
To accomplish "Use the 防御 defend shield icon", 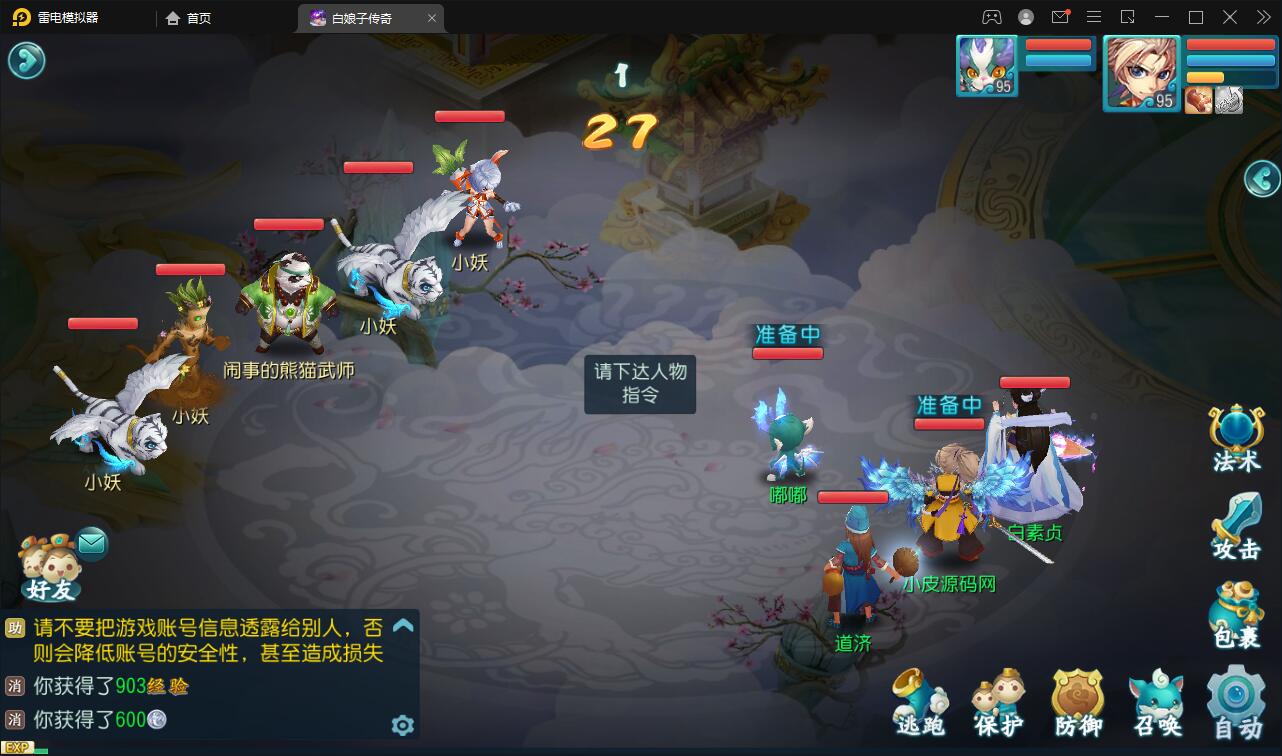I will click(1077, 700).
